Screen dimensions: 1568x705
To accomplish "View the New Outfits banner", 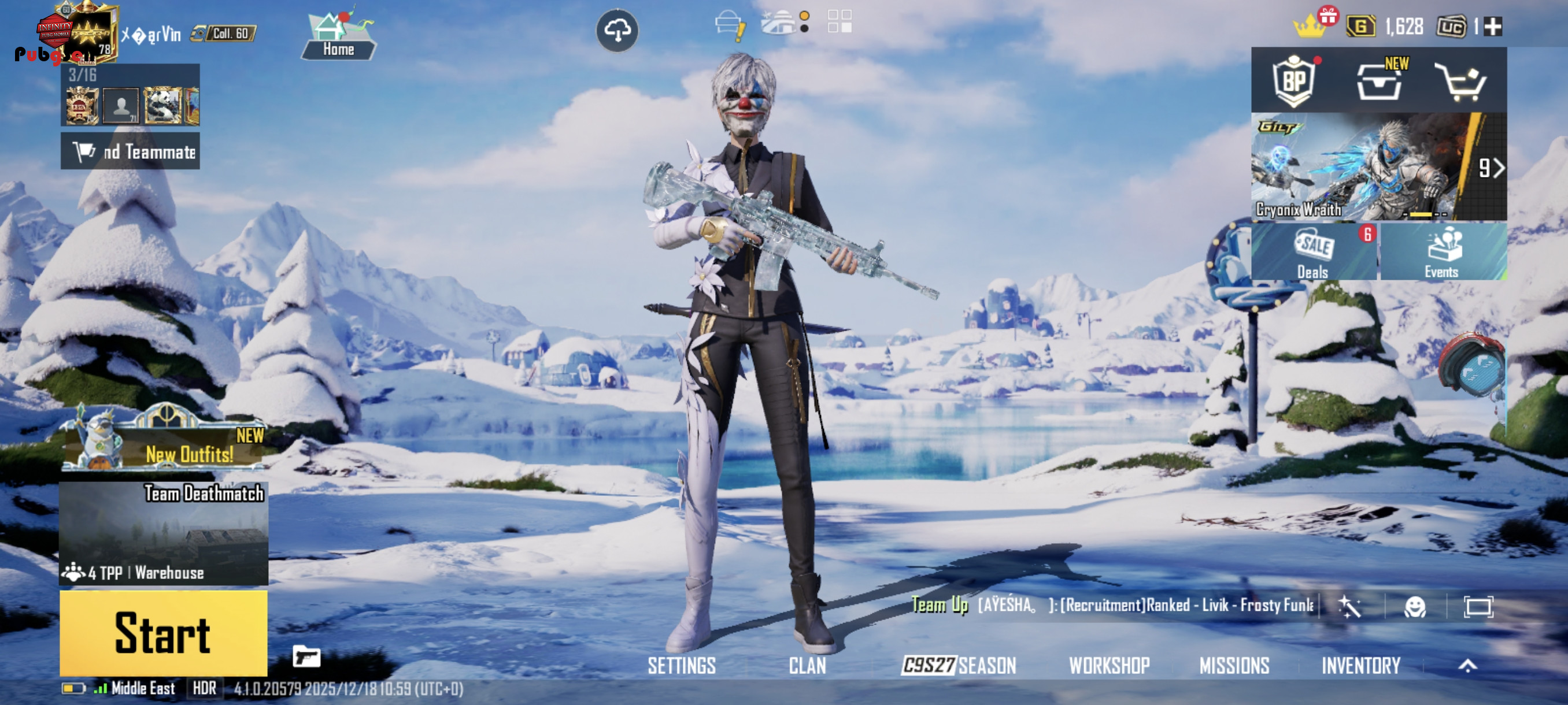I will click(x=164, y=444).
